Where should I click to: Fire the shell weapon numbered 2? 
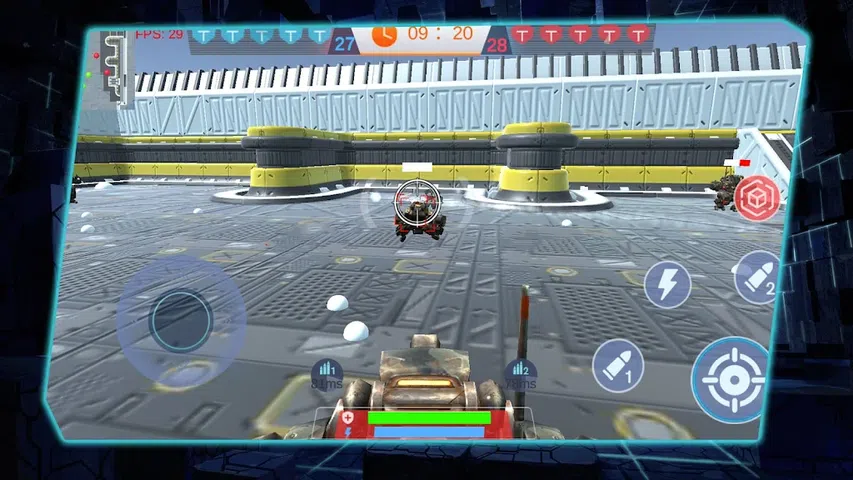coord(758,277)
